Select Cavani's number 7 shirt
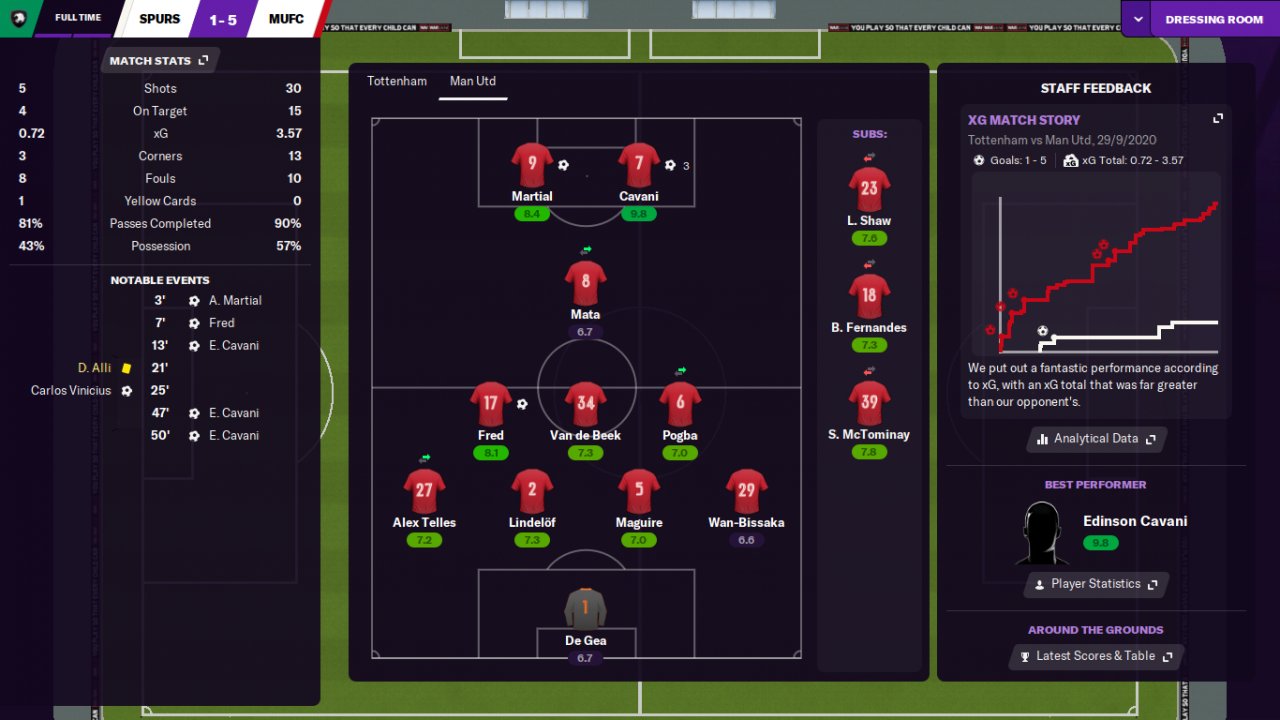This screenshot has height=720, width=1280. (638, 164)
